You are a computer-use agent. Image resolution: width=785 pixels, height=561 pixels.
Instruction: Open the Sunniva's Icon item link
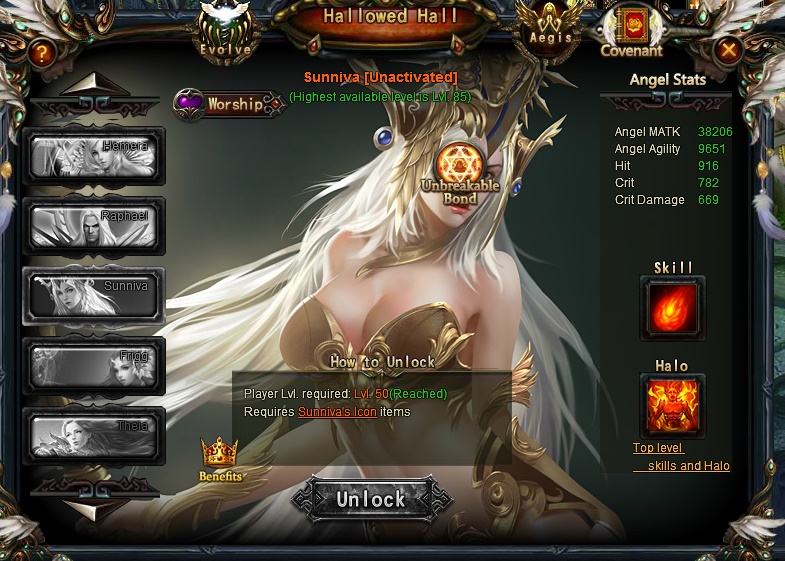[337, 412]
